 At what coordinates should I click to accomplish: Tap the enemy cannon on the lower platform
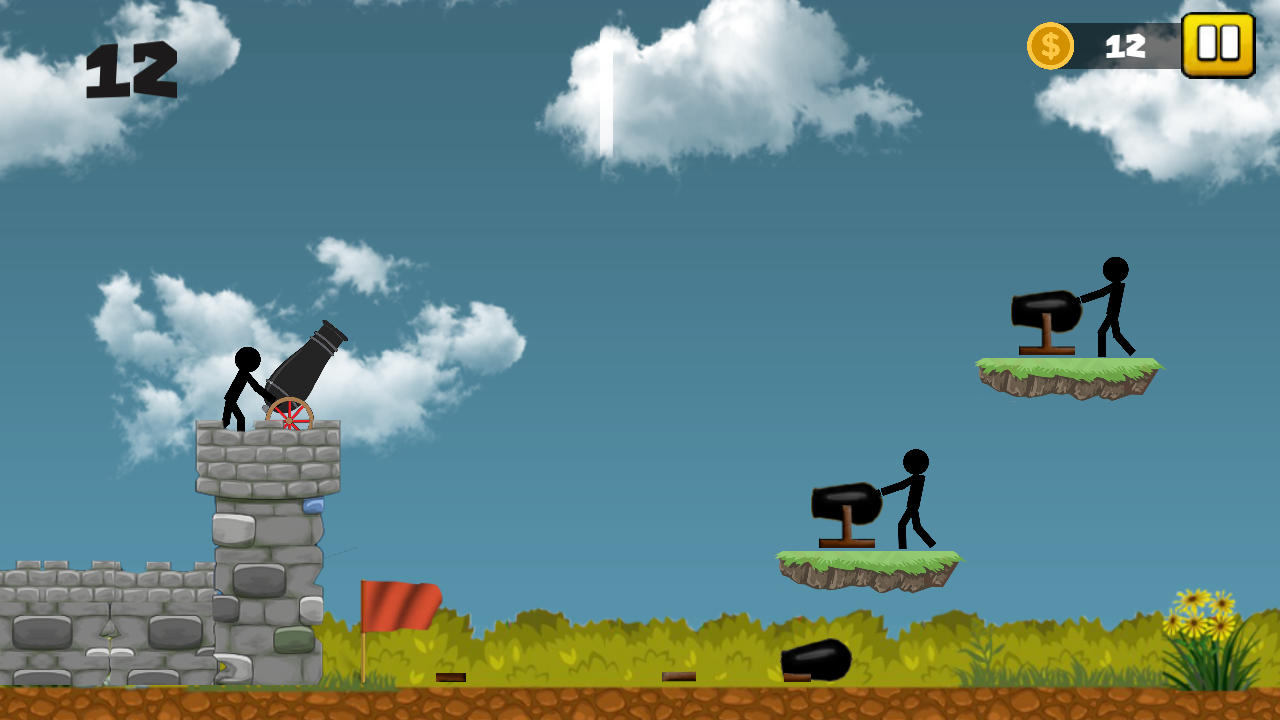(846, 505)
